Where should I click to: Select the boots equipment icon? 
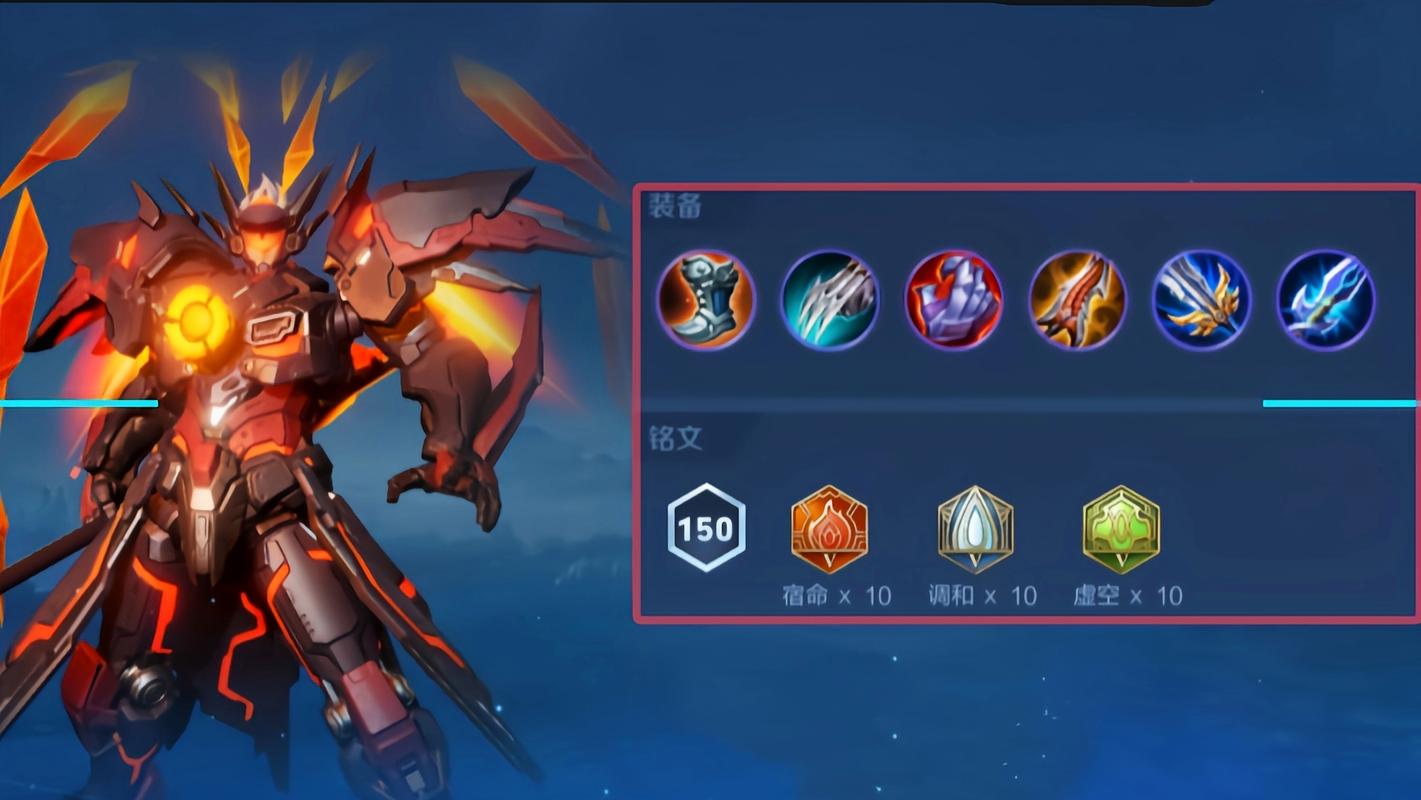[707, 300]
